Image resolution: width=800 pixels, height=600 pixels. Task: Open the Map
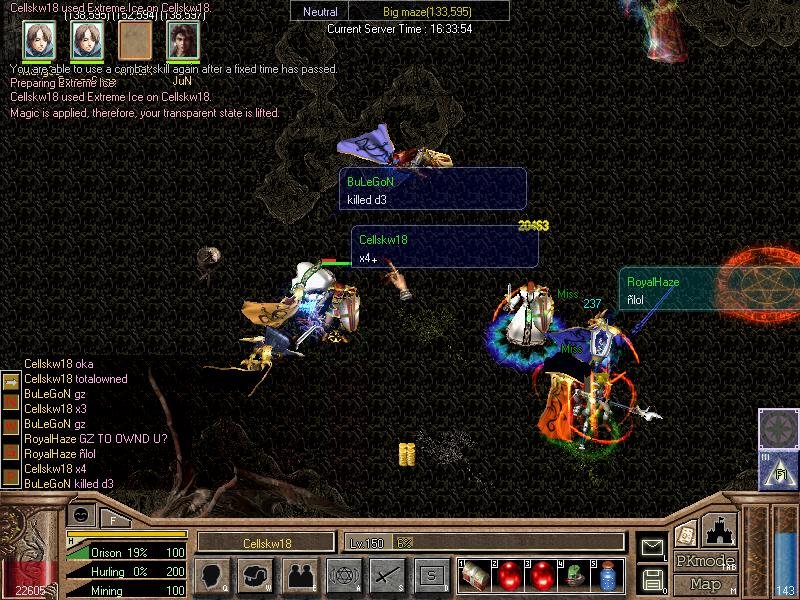tap(706, 584)
